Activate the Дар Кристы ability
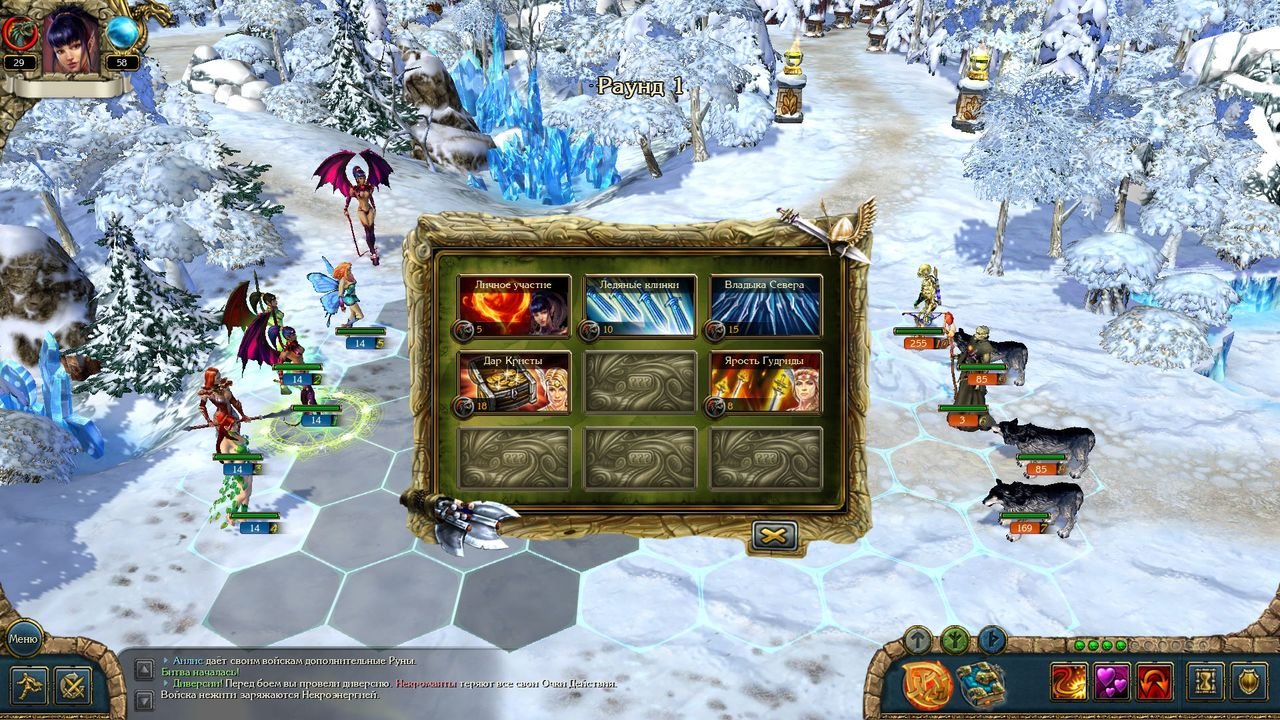This screenshot has height=720, width=1280. click(x=514, y=382)
